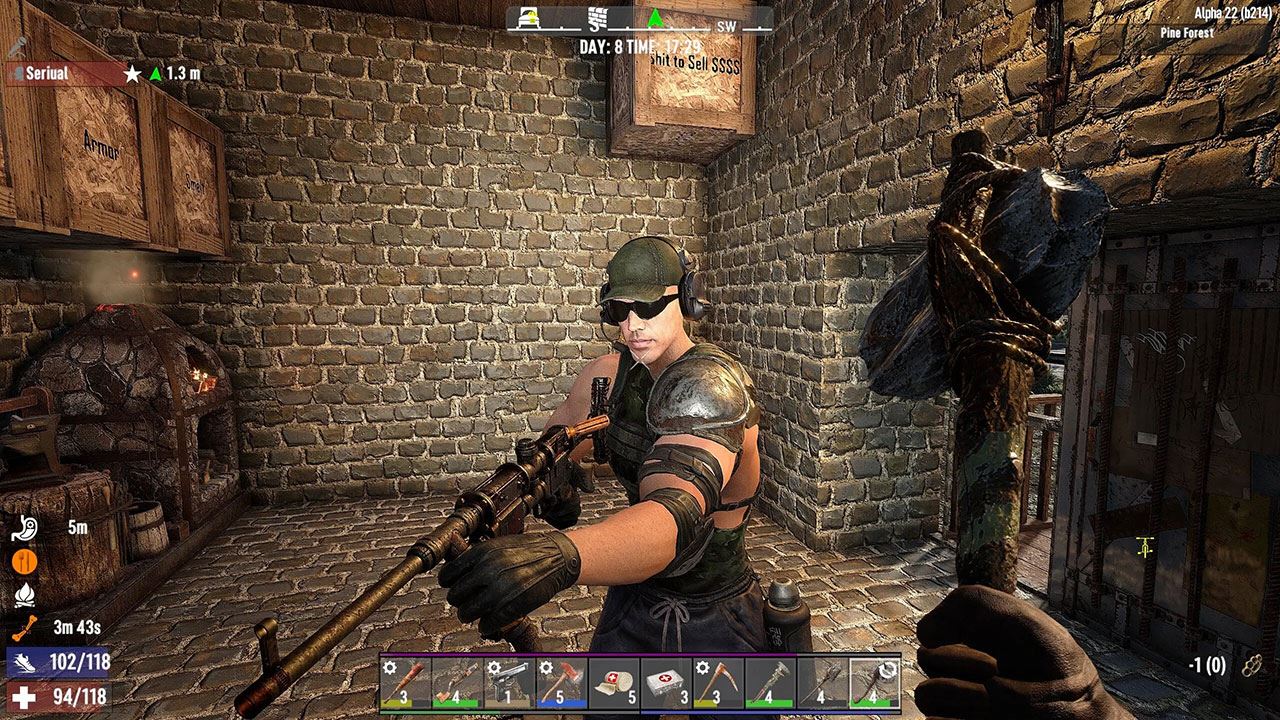Select the hunting knife hotbar slot
Image resolution: width=1280 pixels, height=720 pixels.
pyautogui.click(x=457, y=682)
